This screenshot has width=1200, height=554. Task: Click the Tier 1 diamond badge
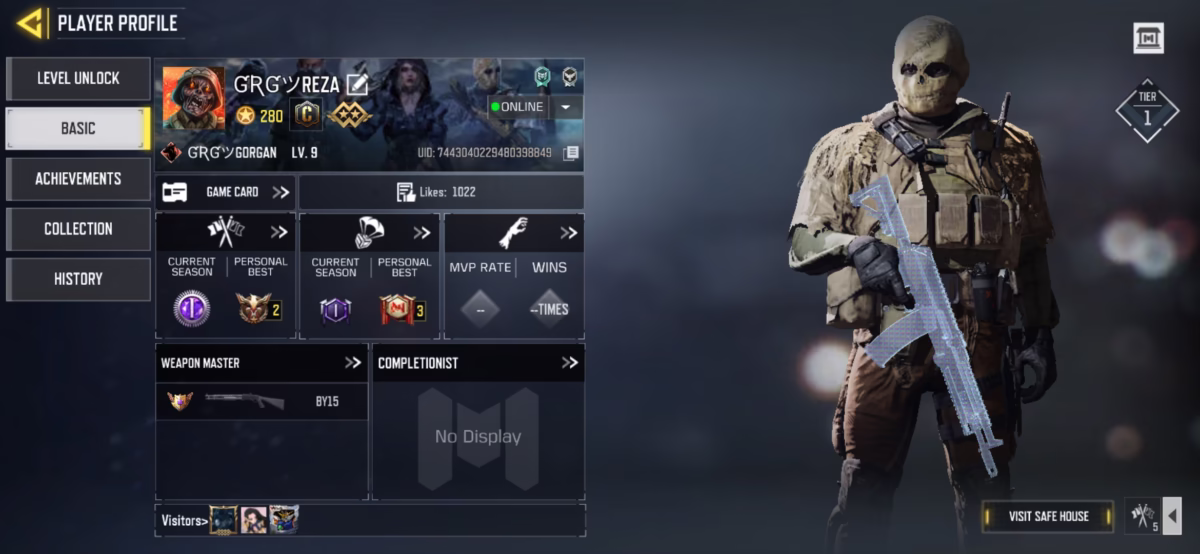[1147, 110]
